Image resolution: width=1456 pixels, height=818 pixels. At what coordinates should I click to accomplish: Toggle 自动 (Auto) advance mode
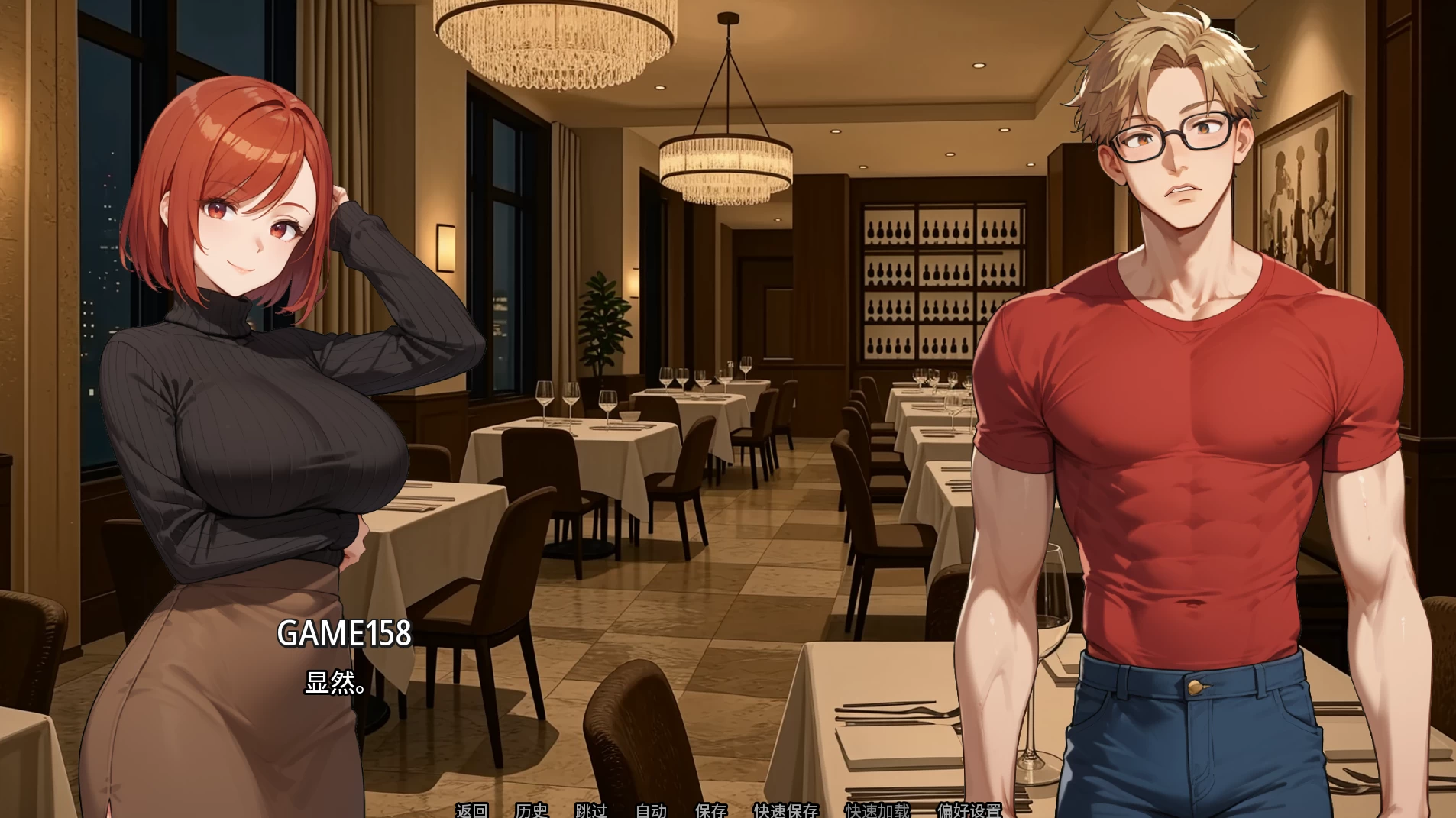pyautogui.click(x=651, y=810)
